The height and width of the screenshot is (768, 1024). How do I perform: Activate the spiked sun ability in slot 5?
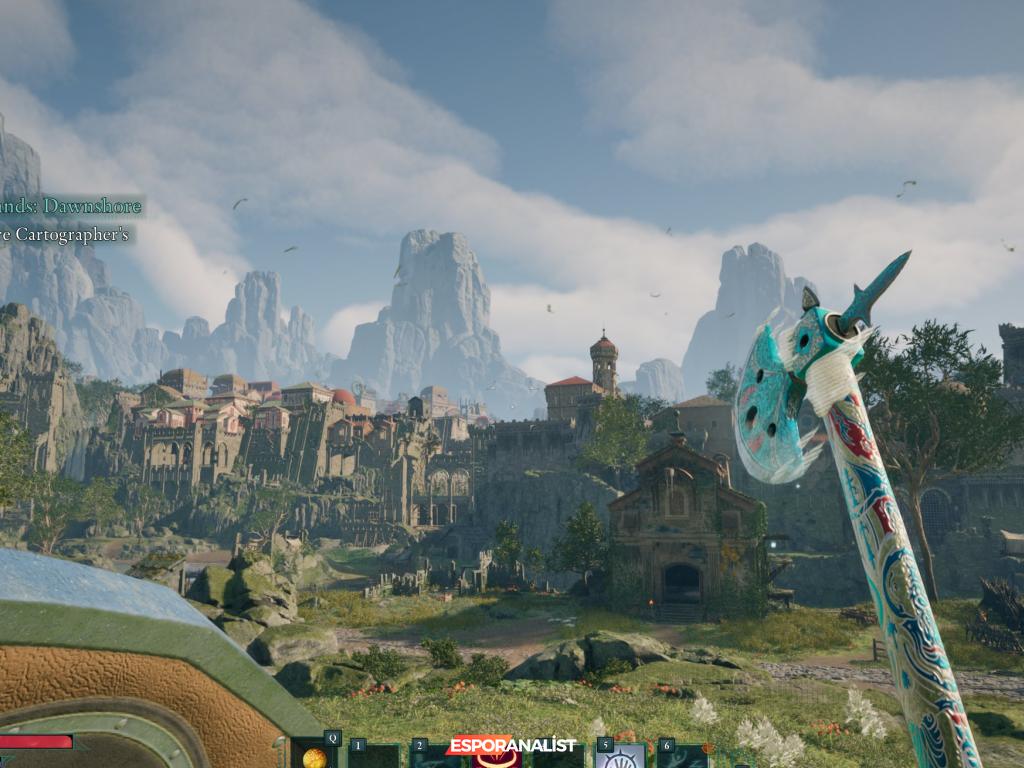tap(620, 757)
